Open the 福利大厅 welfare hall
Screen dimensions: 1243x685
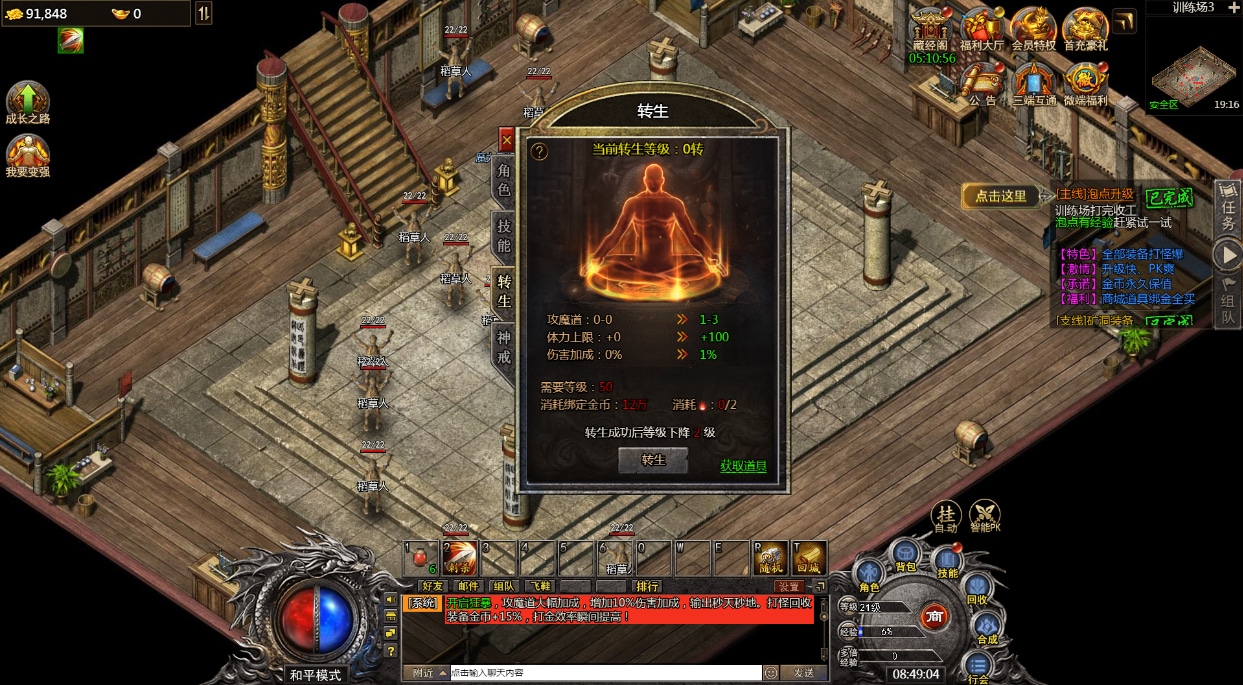(x=981, y=26)
